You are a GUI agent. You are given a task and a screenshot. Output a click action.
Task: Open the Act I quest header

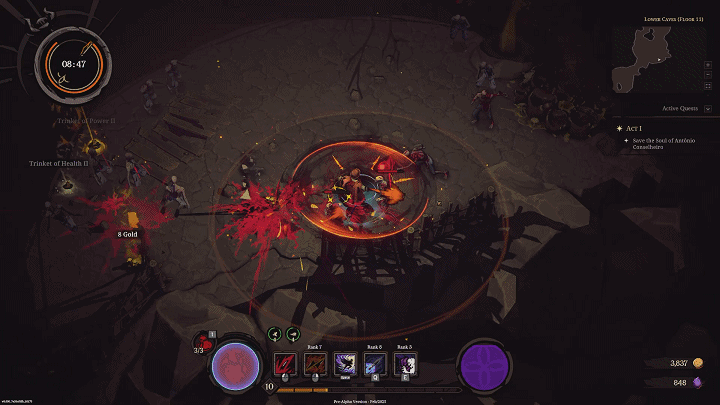tap(632, 128)
